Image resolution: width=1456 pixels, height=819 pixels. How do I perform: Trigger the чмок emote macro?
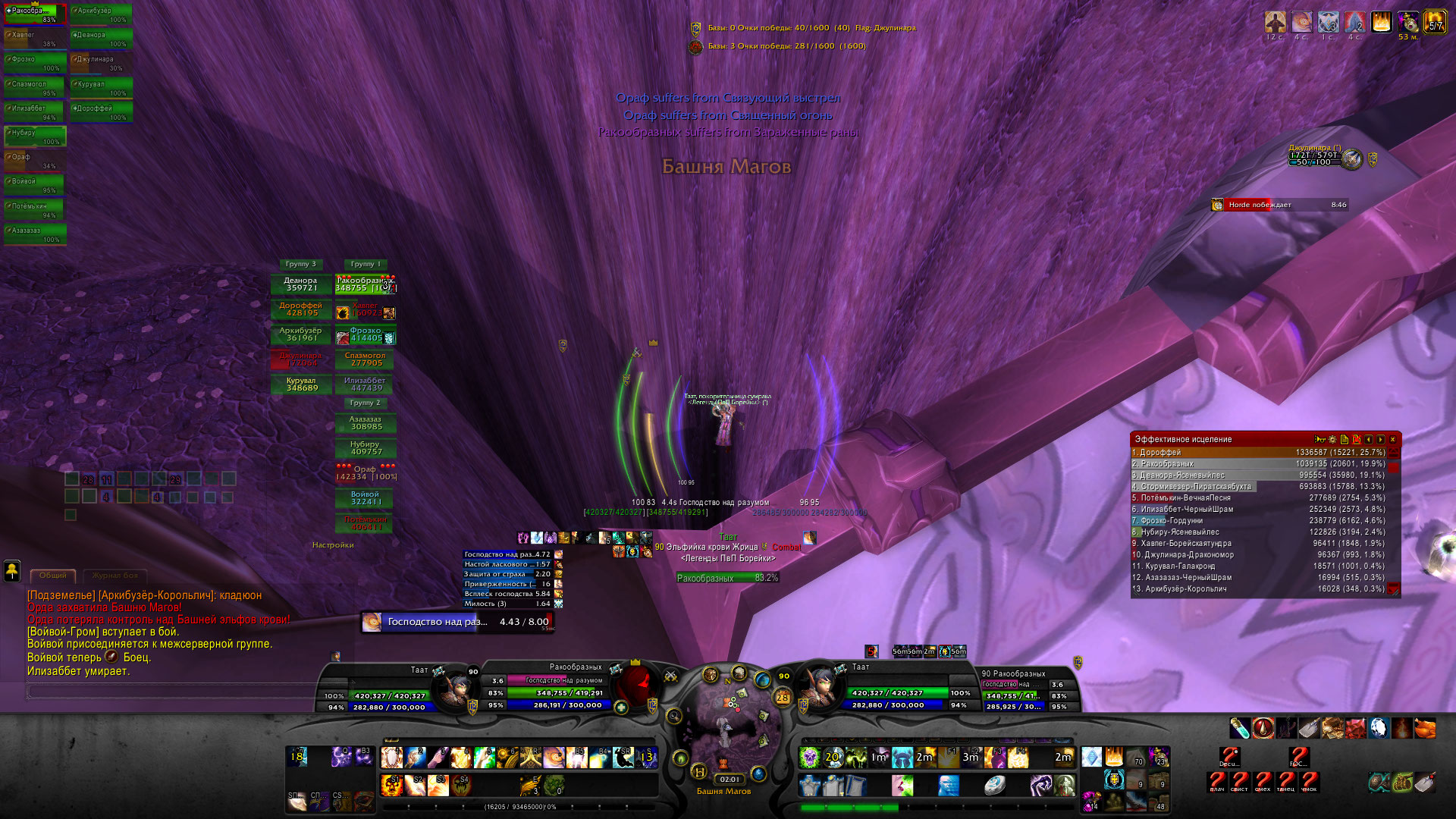[x=1310, y=781]
